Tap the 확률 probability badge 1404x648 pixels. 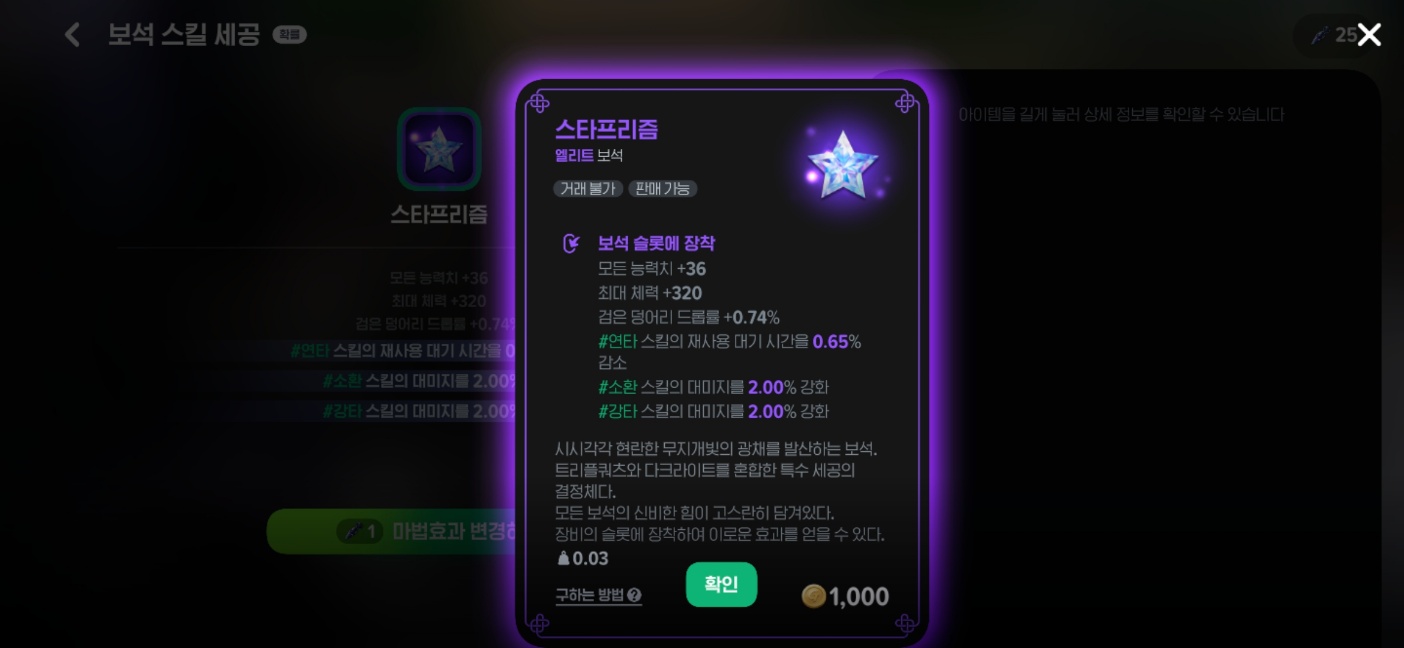pyautogui.click(x=290, y=36)
